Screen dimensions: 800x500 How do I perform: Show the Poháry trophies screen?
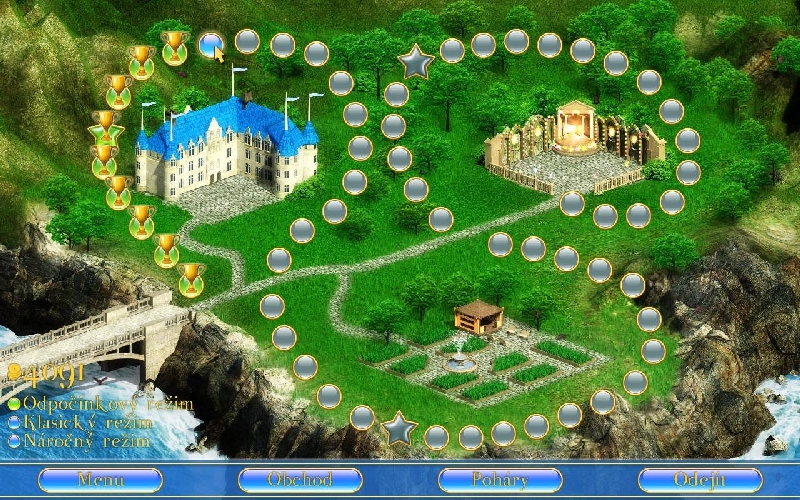coord(500,480)
